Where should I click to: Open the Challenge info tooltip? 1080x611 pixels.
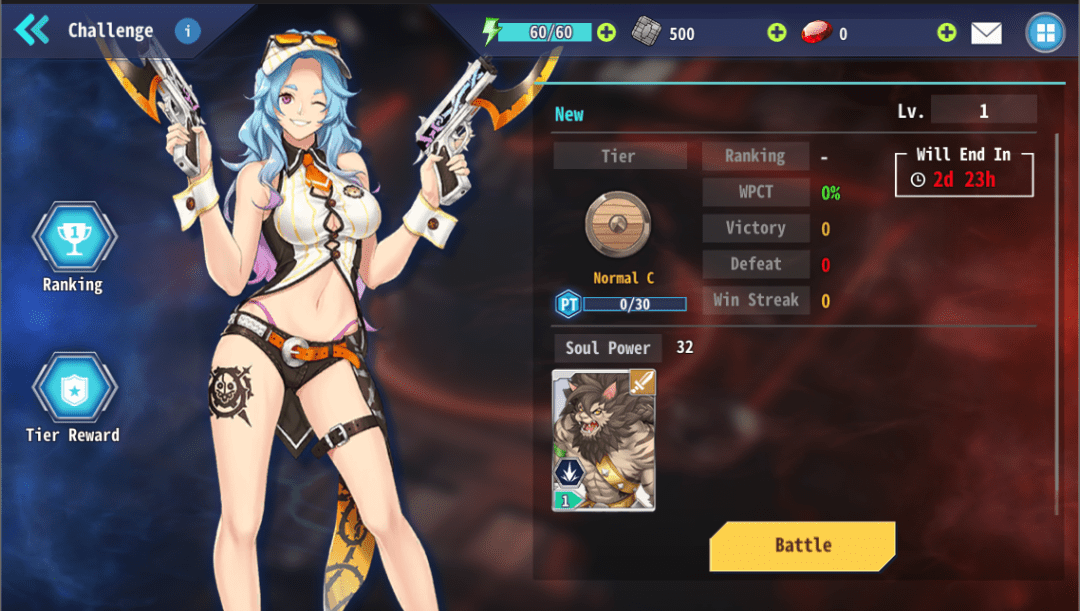pos(187,31)
